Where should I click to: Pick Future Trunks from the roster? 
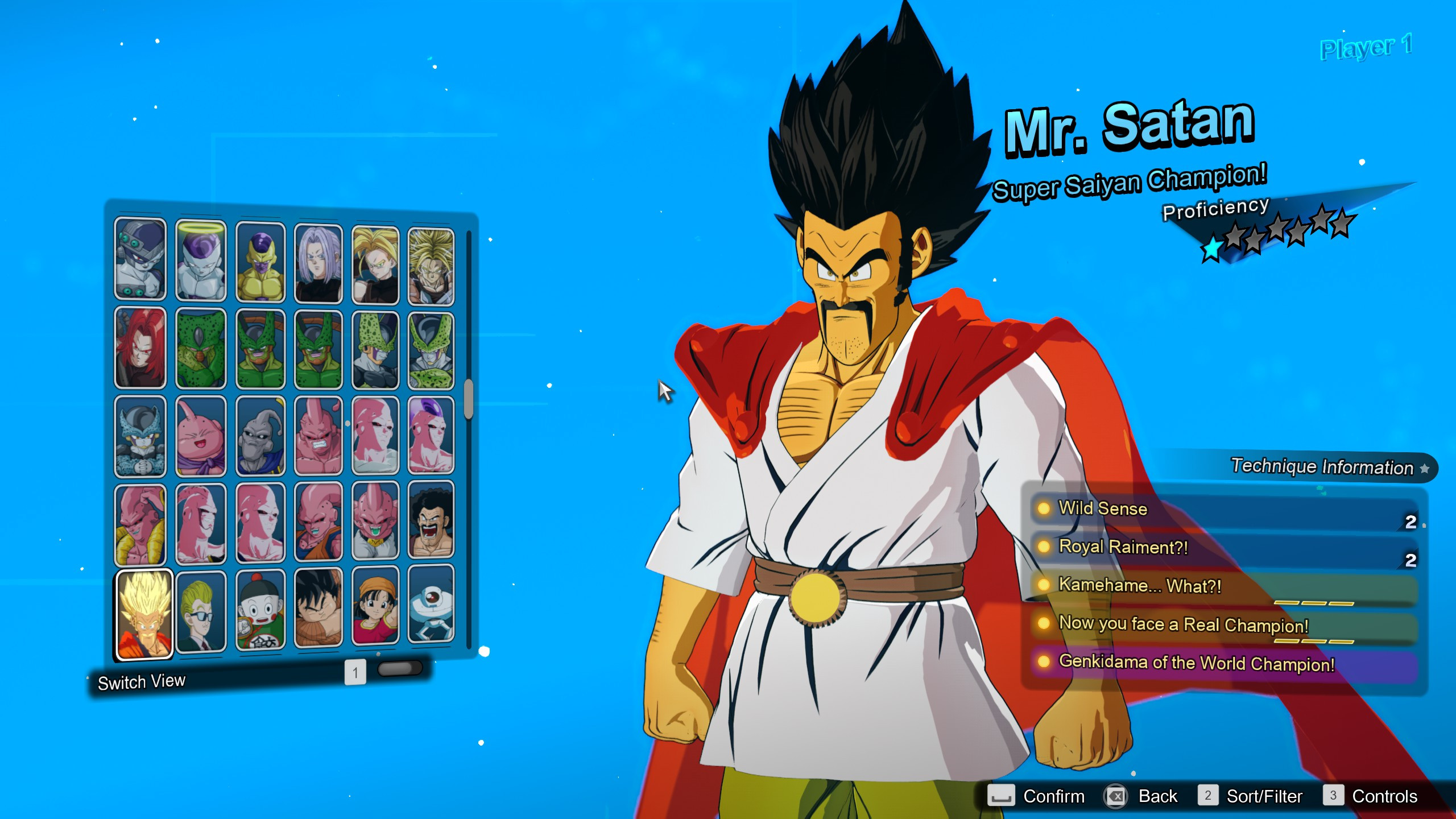click(320, 259)
